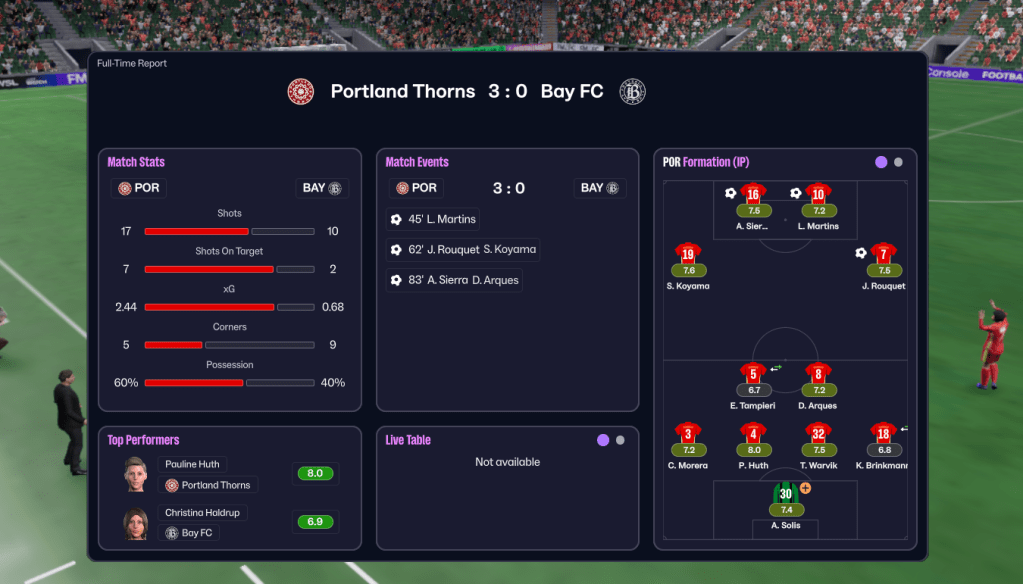
Task: Select the BAY team button in Match Stats
Action: pos(322,188)
